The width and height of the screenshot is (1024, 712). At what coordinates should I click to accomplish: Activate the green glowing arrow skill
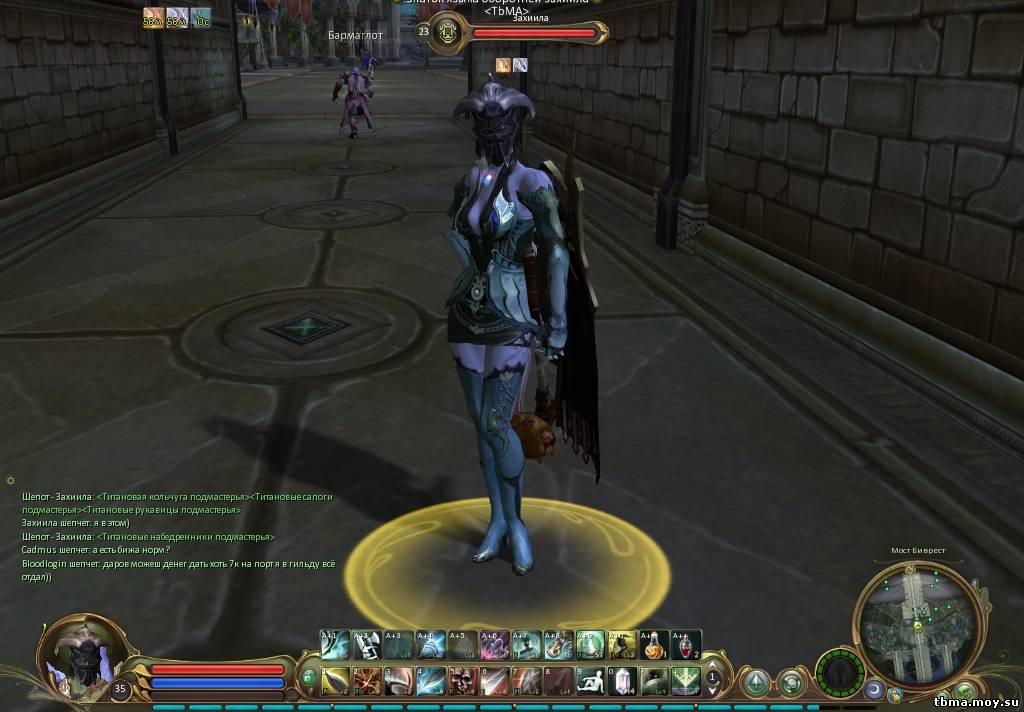pos(685,681)
